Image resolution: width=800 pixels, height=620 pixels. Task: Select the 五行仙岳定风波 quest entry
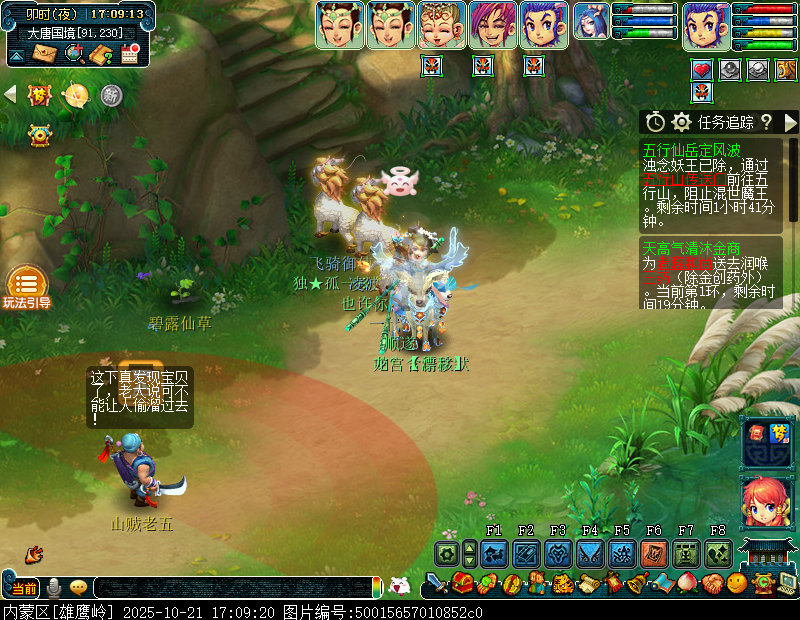click(692, 151)
